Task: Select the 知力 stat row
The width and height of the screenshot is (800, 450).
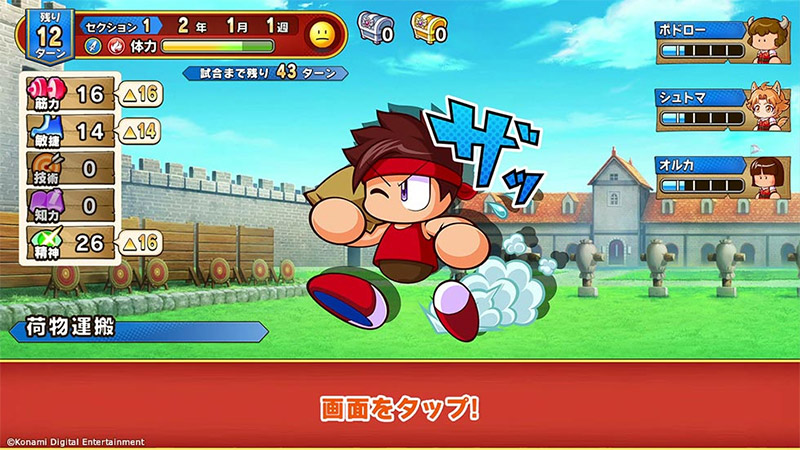Action: click(x=65, y=206)
